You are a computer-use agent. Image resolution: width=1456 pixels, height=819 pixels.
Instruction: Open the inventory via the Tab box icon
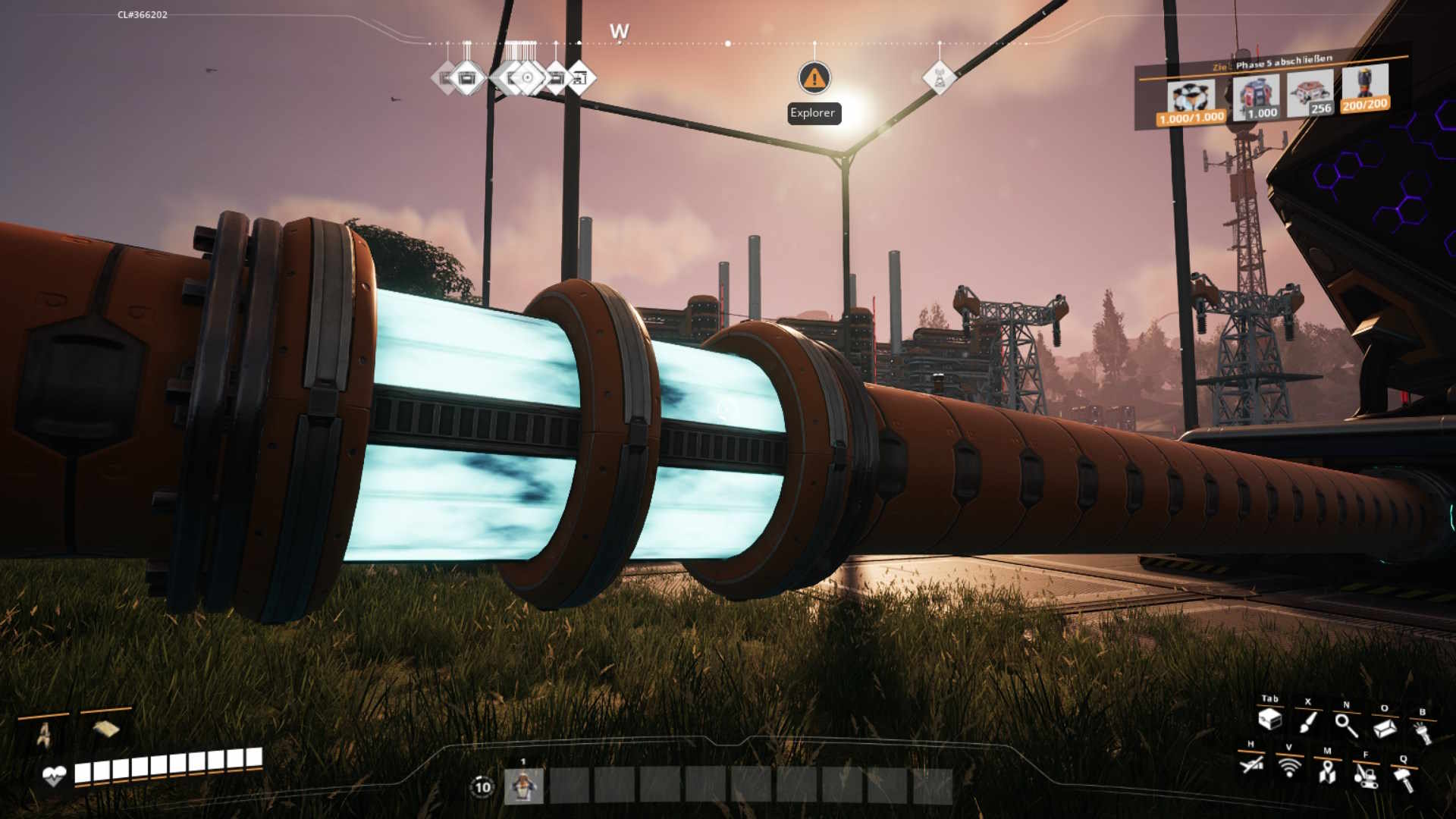pos(1269,721)
